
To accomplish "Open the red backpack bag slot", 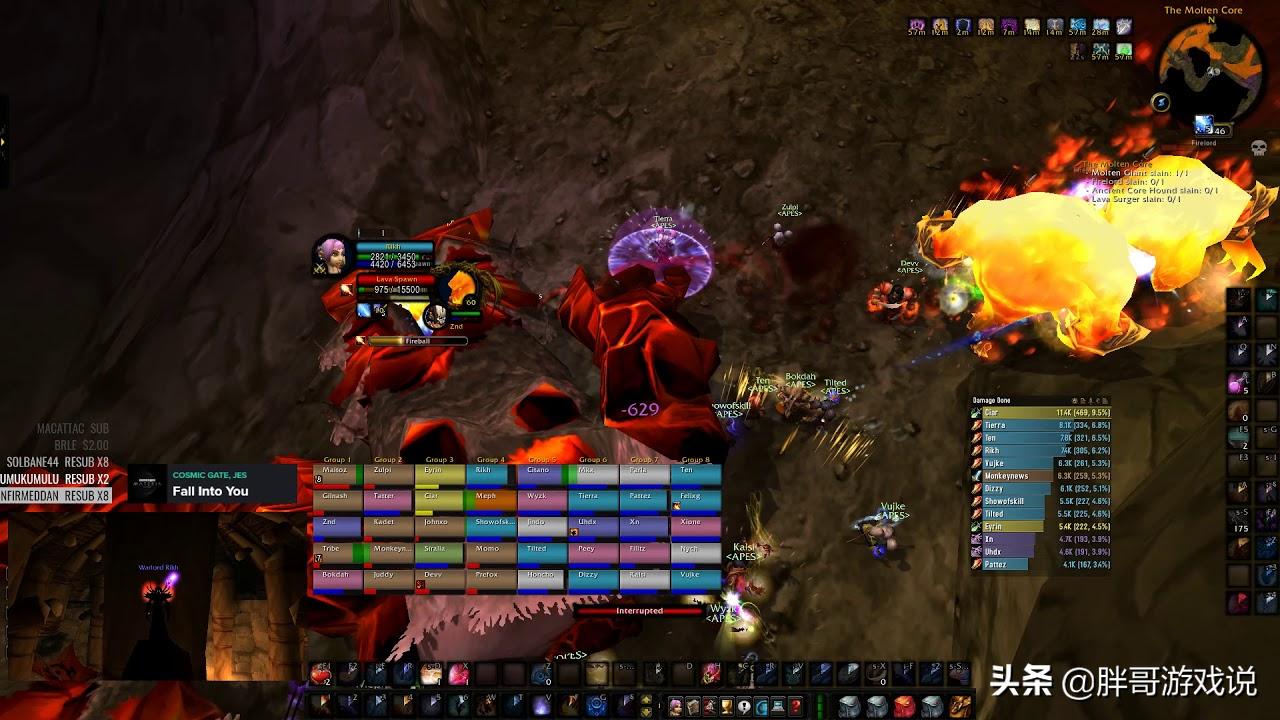I will (x=904, y=706).
